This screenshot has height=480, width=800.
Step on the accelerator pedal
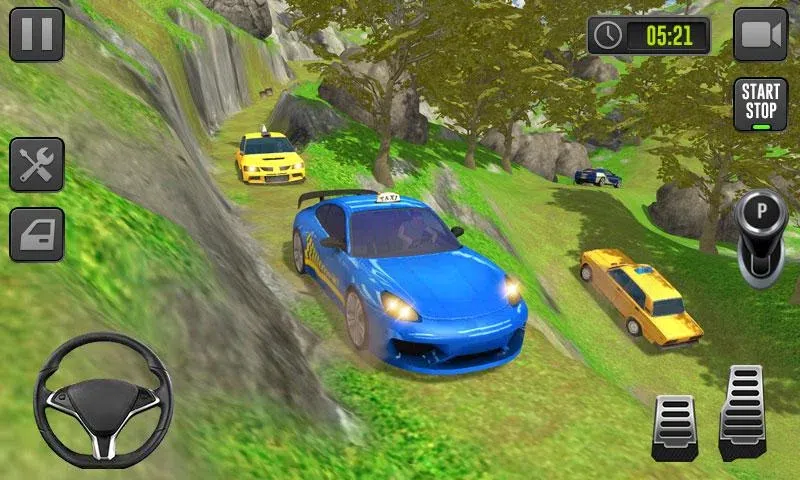[x=742, y=412]
